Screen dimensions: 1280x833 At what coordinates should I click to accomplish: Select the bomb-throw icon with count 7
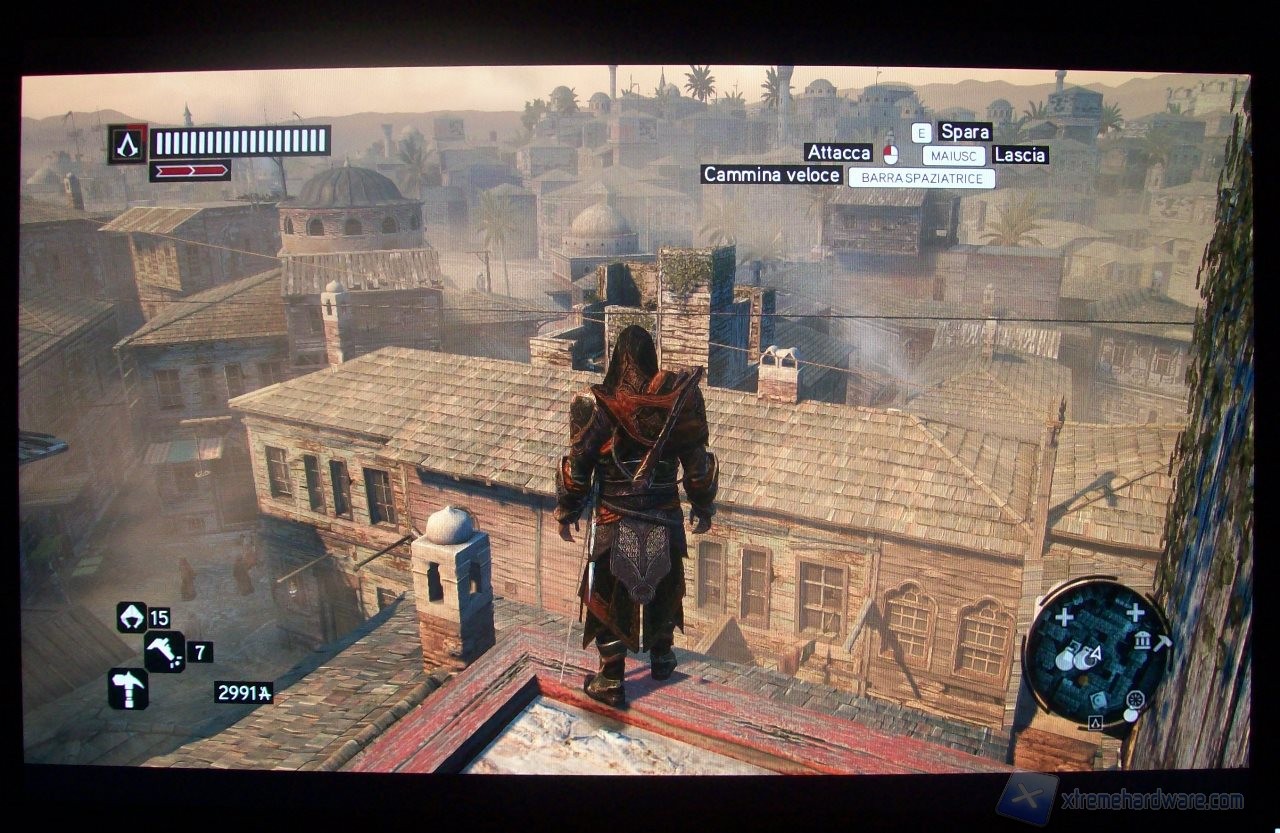pos(166,651)
